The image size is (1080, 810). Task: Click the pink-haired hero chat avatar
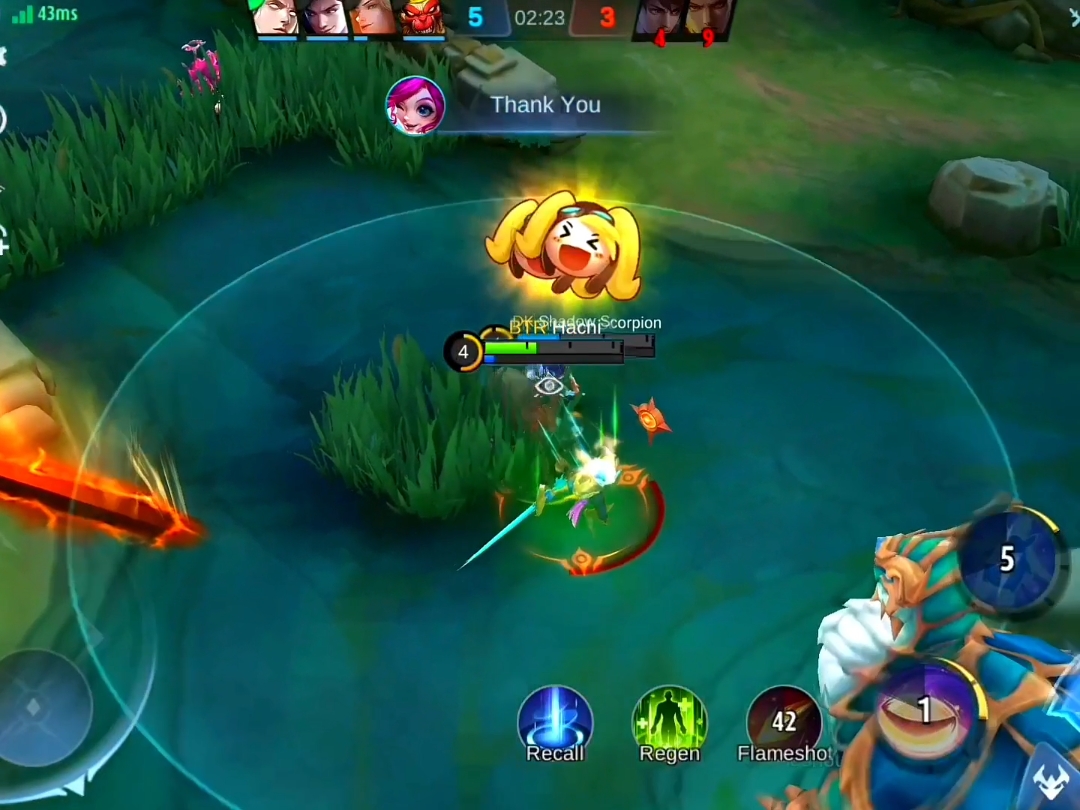click(x=416, y=105)
